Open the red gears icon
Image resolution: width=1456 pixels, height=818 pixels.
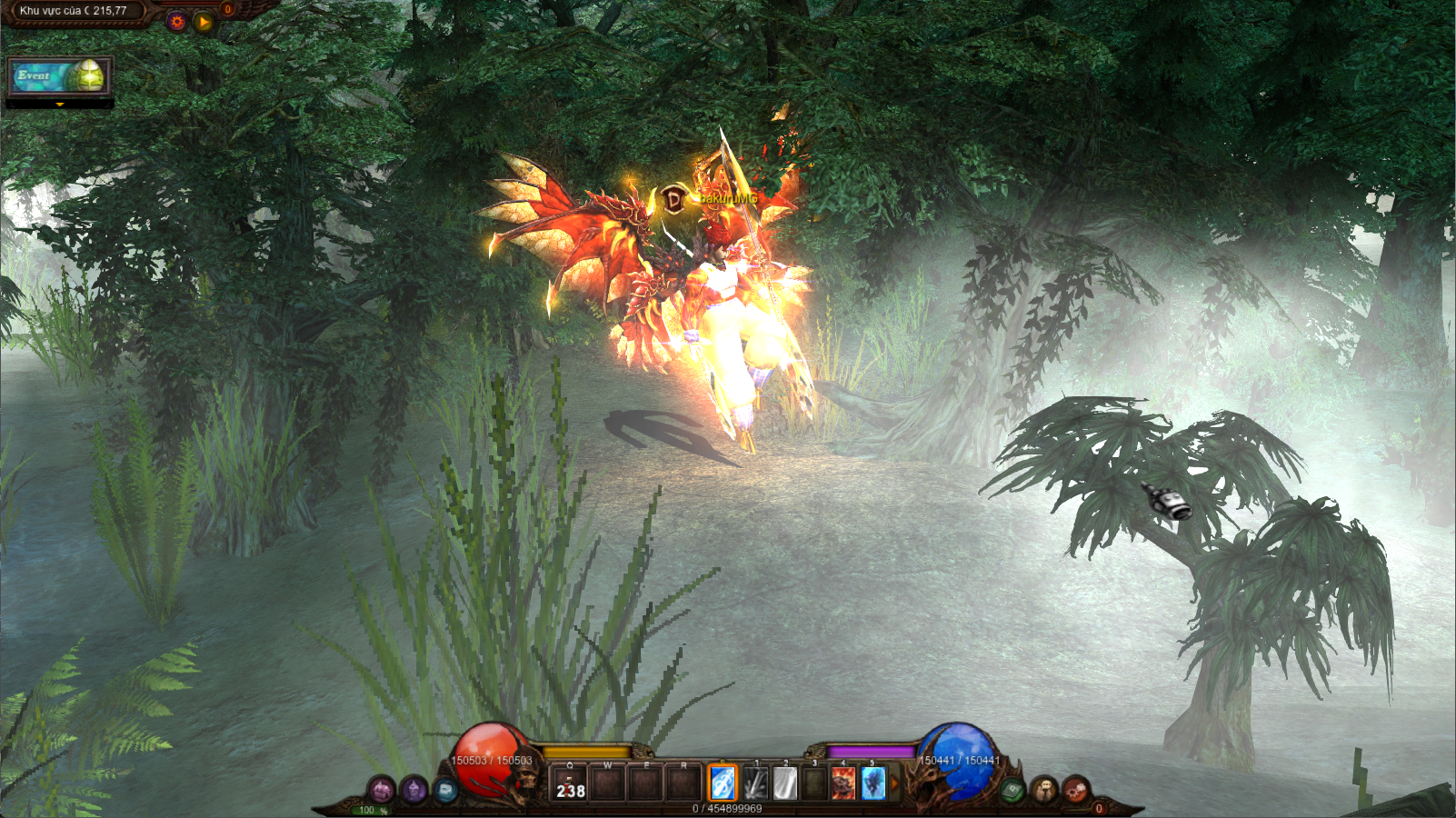tap(1076, 789)
